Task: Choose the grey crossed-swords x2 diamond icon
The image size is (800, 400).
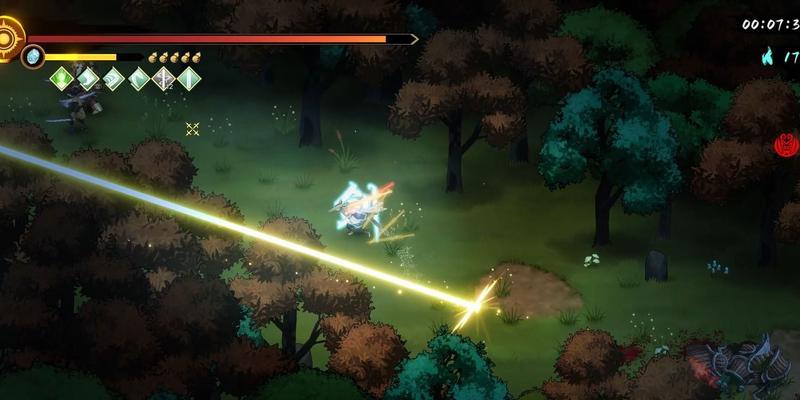Action: point(163,79)
